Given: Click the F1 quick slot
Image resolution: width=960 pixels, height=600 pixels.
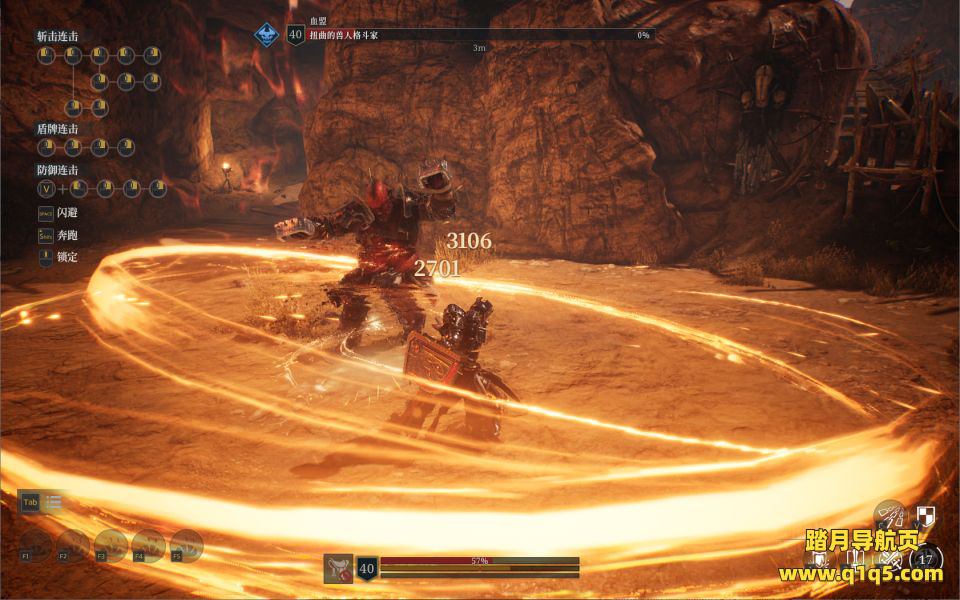Looking at the screenshot, I should [x=36, y=545].
